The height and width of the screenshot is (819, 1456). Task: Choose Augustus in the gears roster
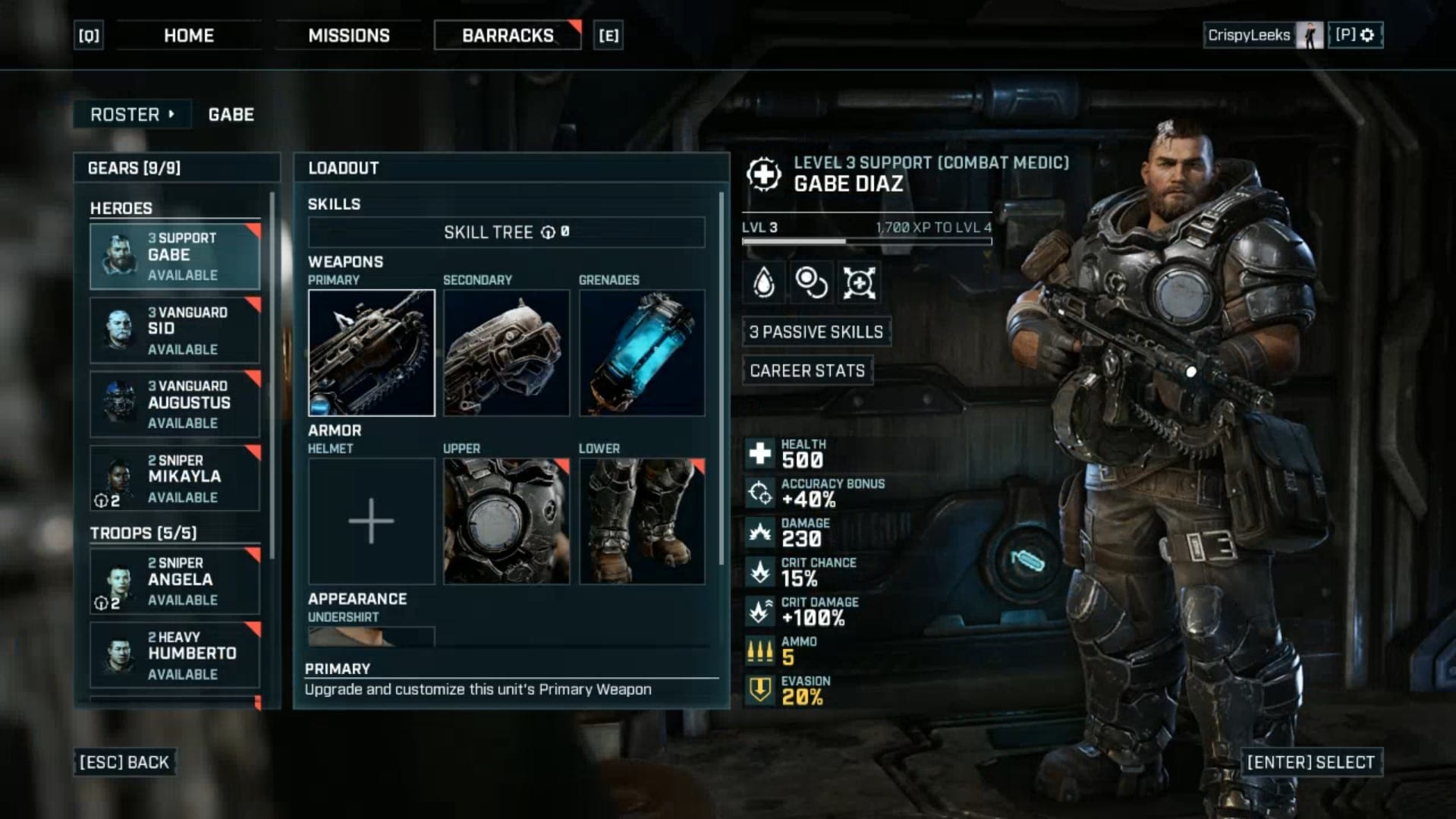tap(175, 404)
